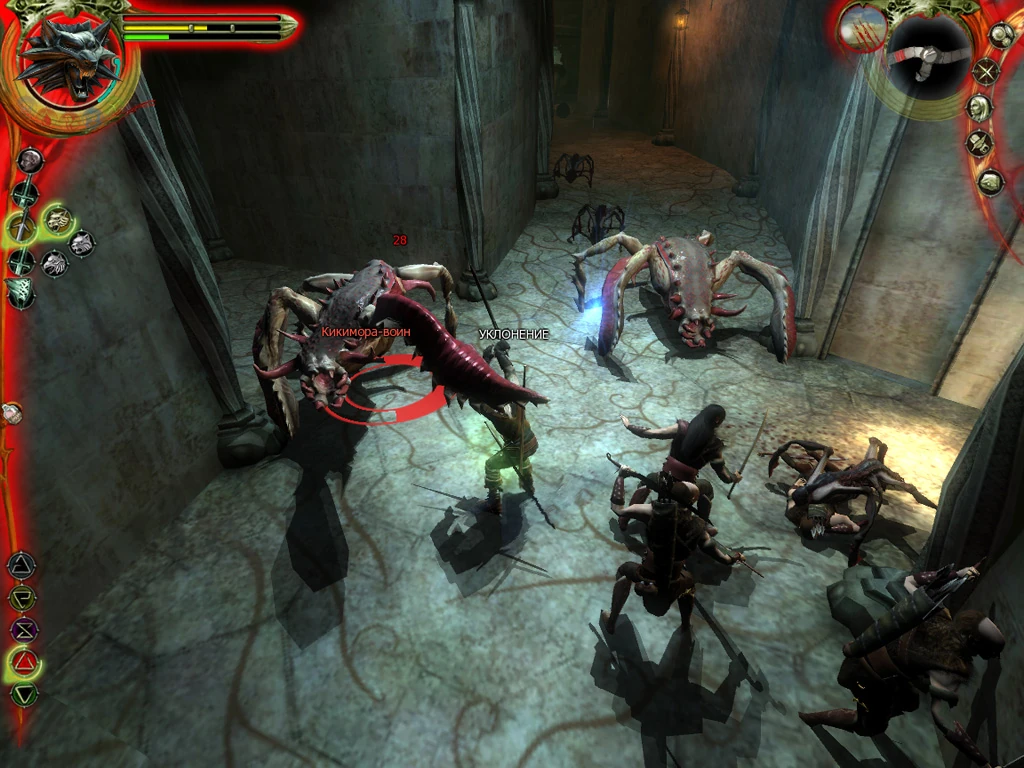Image resolution: width=1024 pixels, height=768 pixels.
Task: Select the green downward triangle Quen sign
Action: tap(24, 694)
